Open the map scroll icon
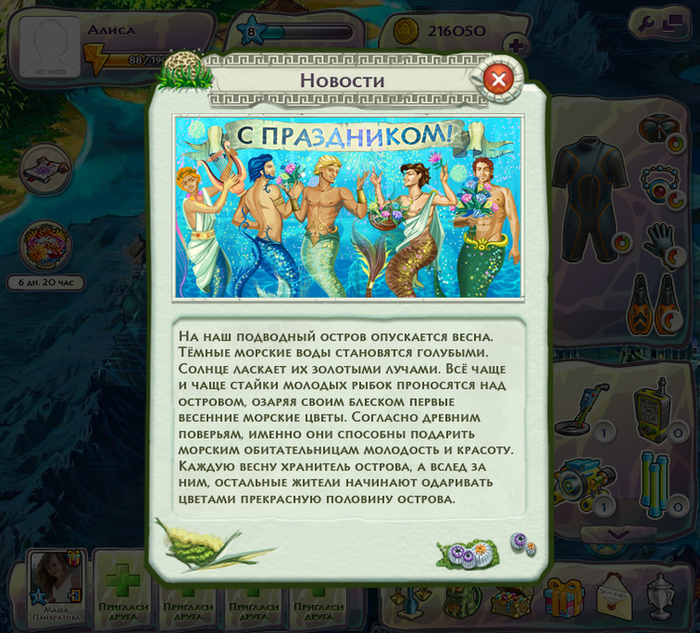The image size is (700, 633). [x=46, y=163]
